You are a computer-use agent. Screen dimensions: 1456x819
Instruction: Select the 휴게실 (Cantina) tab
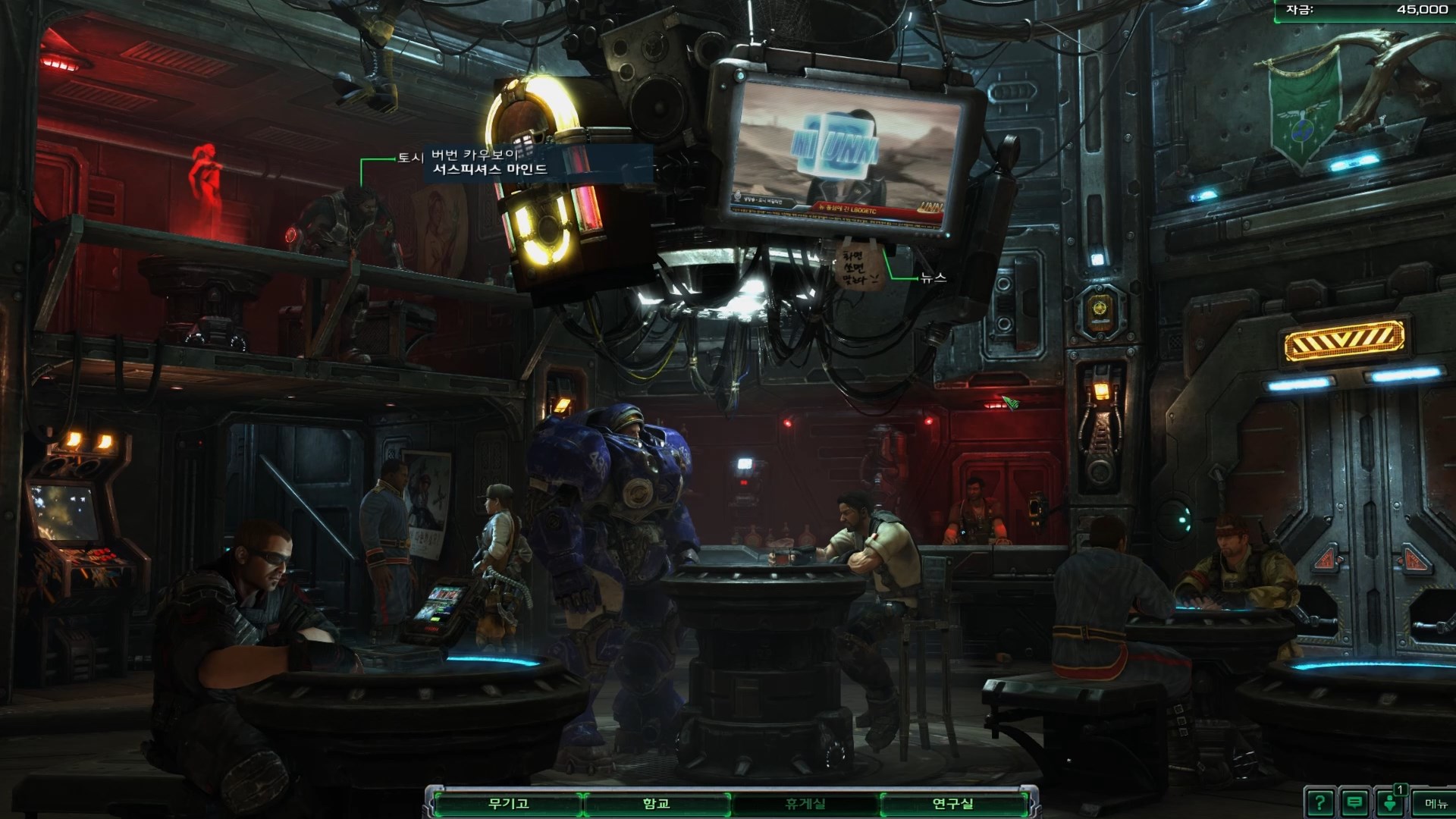(805, 804)
